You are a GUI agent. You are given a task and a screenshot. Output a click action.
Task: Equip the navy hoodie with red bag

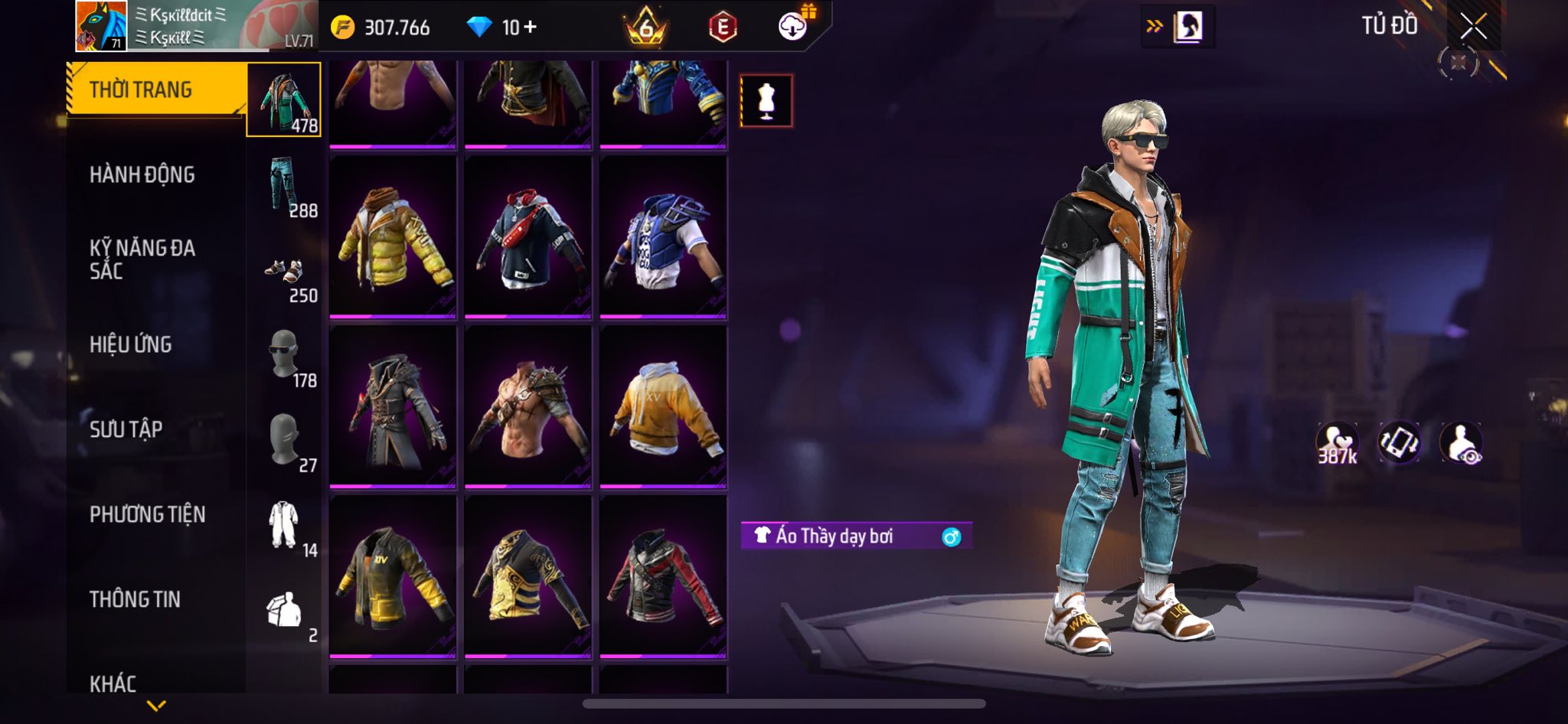[528, 237]
